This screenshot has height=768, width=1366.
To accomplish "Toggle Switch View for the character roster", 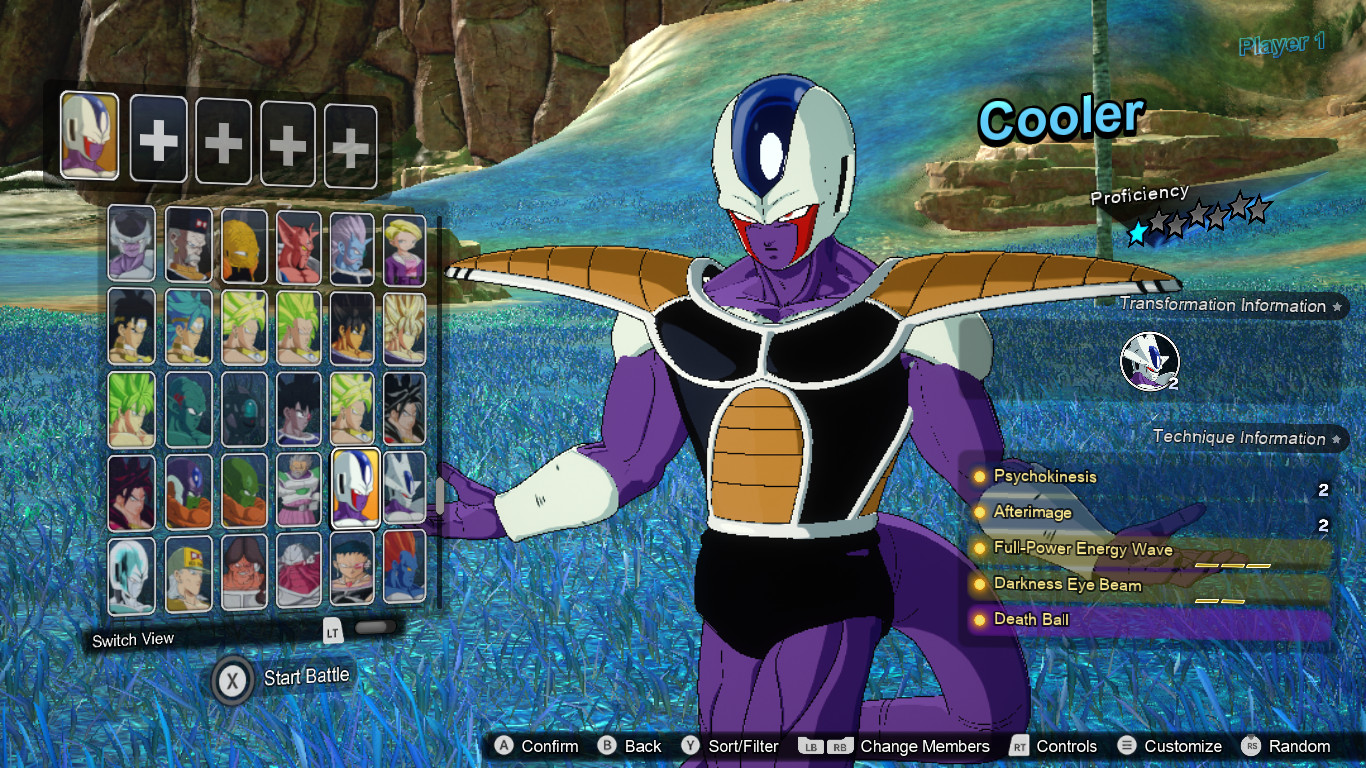I will (133, 638).
